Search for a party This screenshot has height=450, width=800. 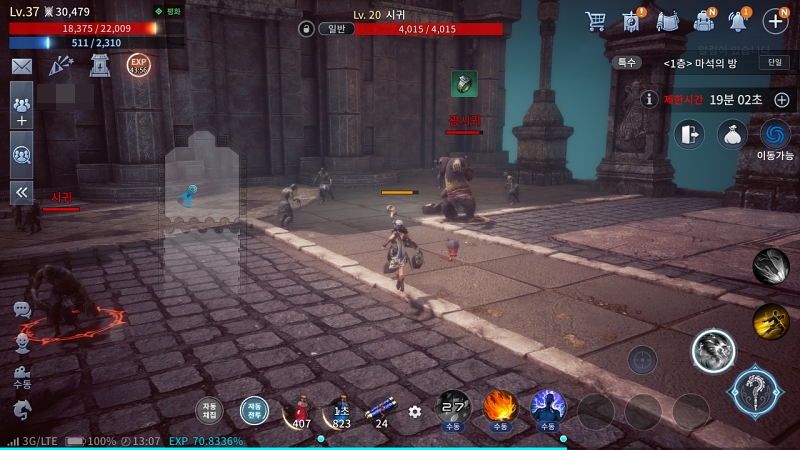pyautogui.click(x=21, y=154)
